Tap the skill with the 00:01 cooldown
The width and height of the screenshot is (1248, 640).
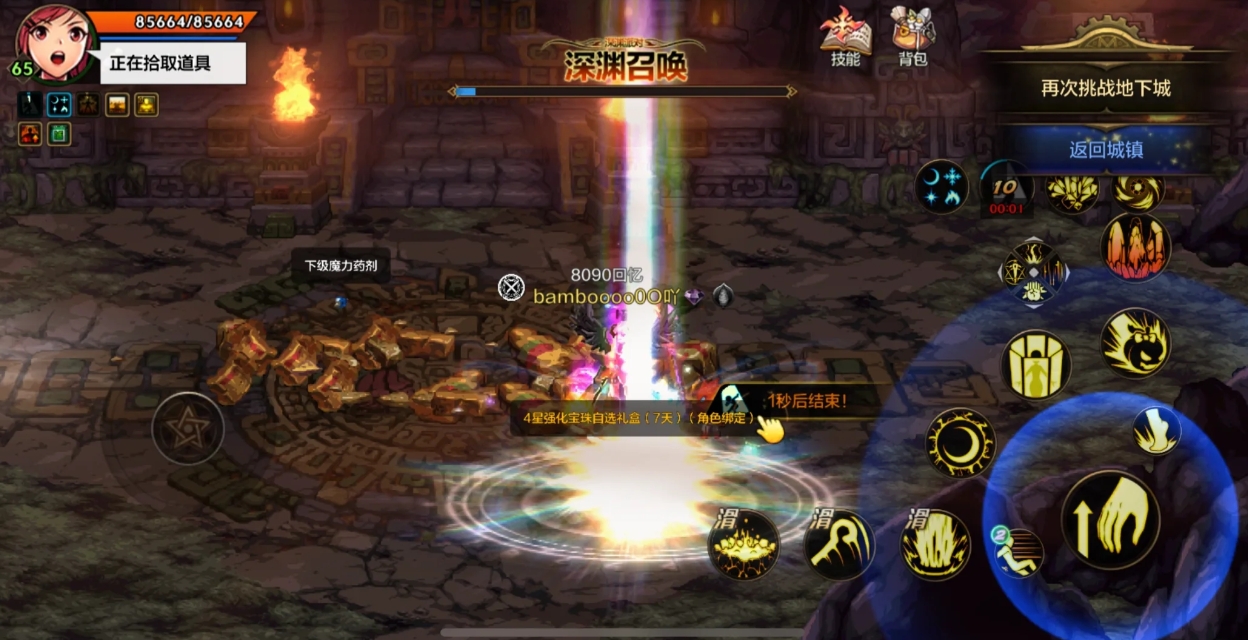[x=1006, y=187]
